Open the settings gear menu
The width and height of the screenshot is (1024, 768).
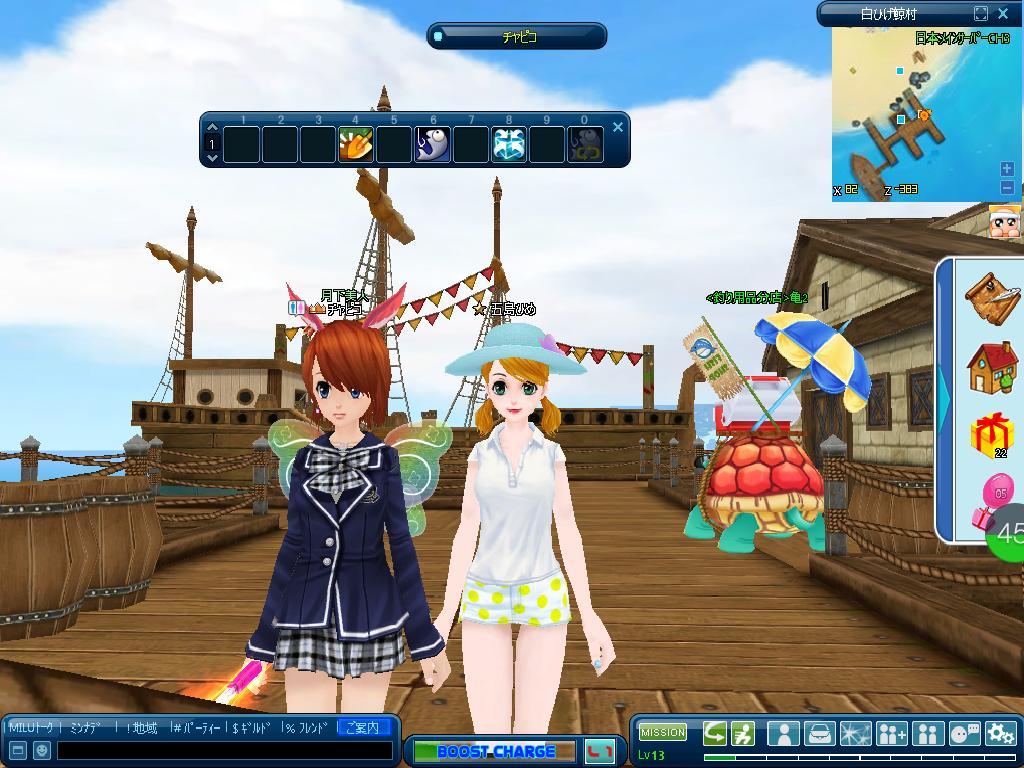[1000, 733]
